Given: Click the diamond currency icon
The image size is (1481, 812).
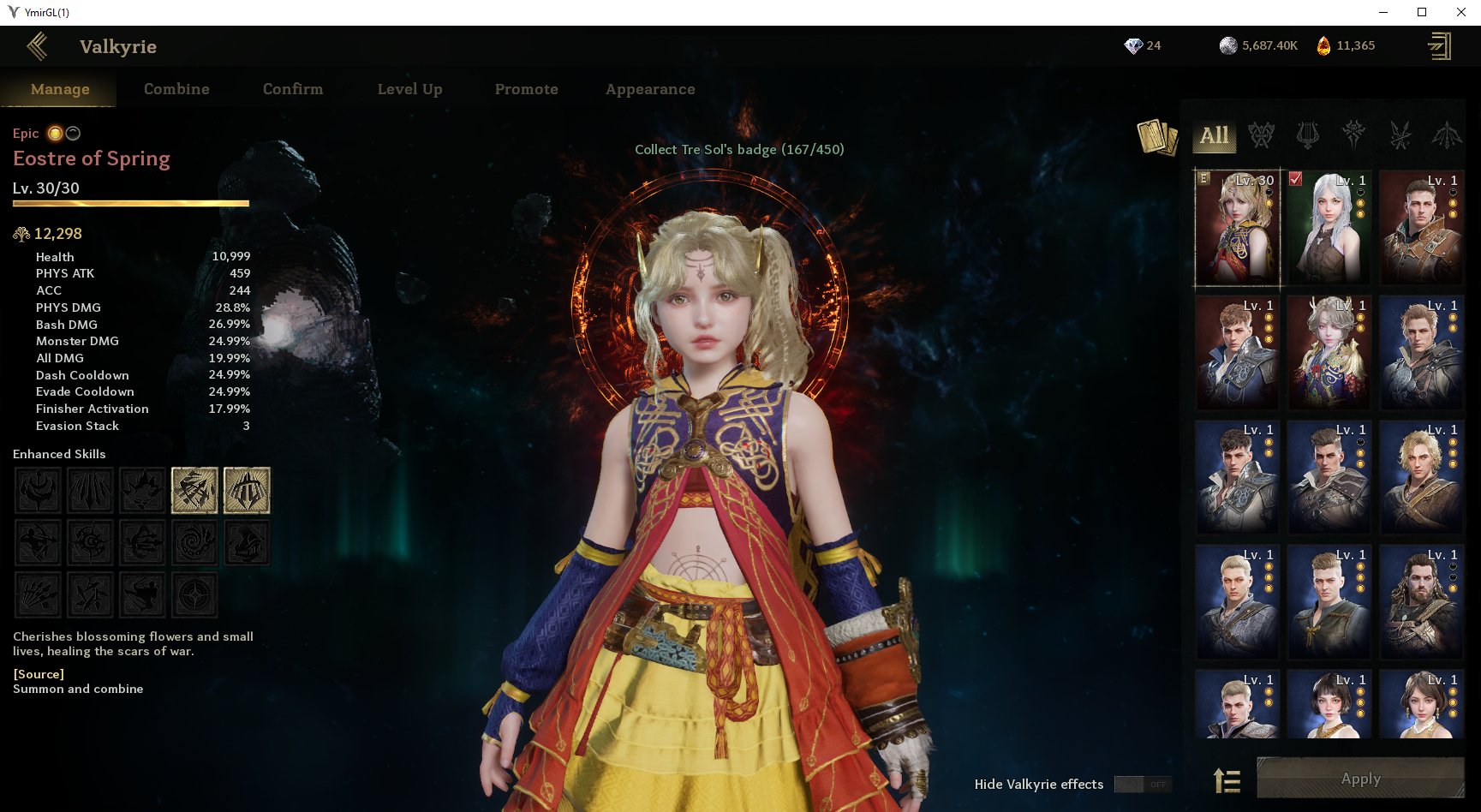Looking at the screenshot, I should pyautogui.click(x=1133, y=46).
